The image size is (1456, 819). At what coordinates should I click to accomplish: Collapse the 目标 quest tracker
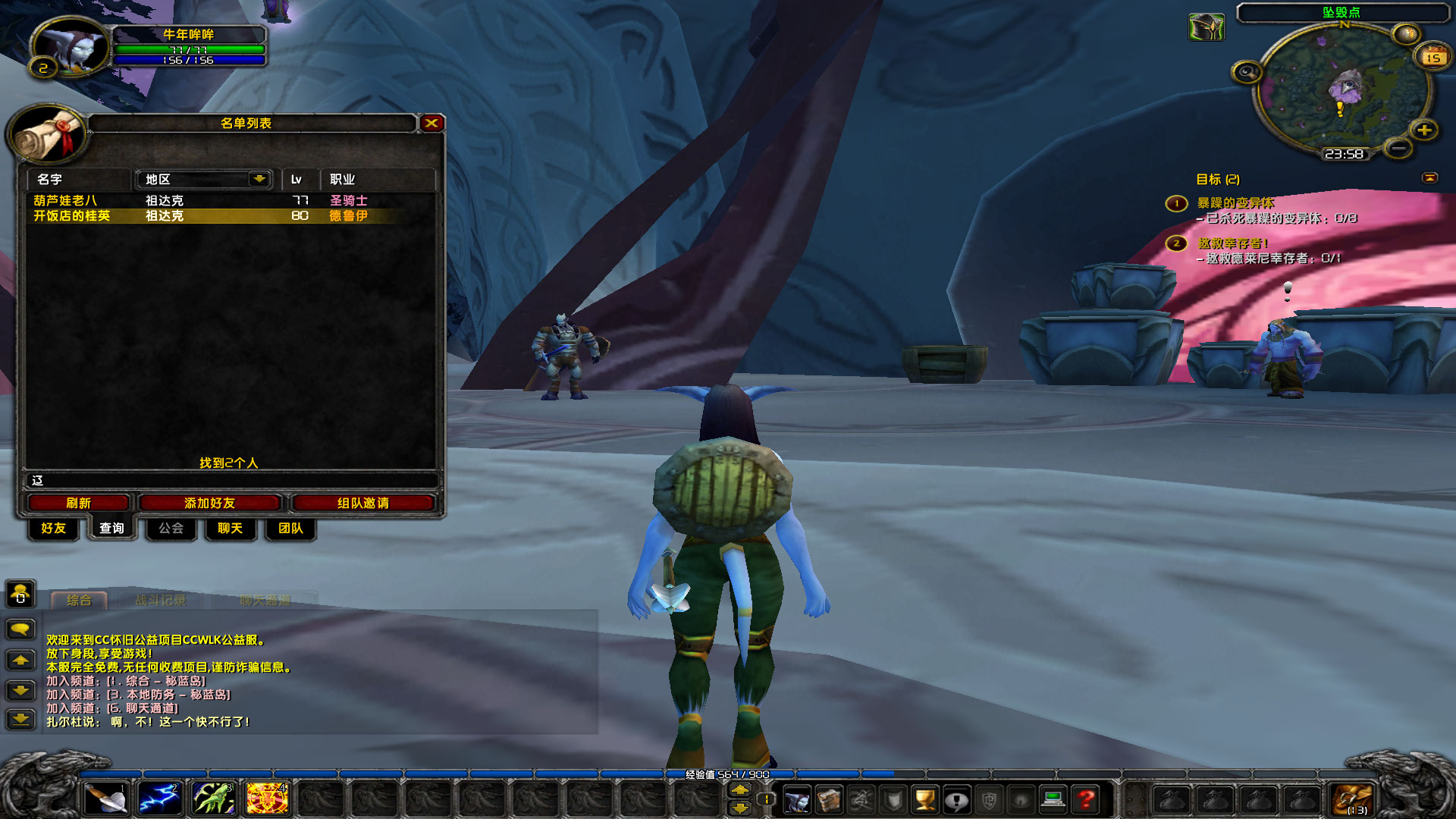click(1429, 179)
